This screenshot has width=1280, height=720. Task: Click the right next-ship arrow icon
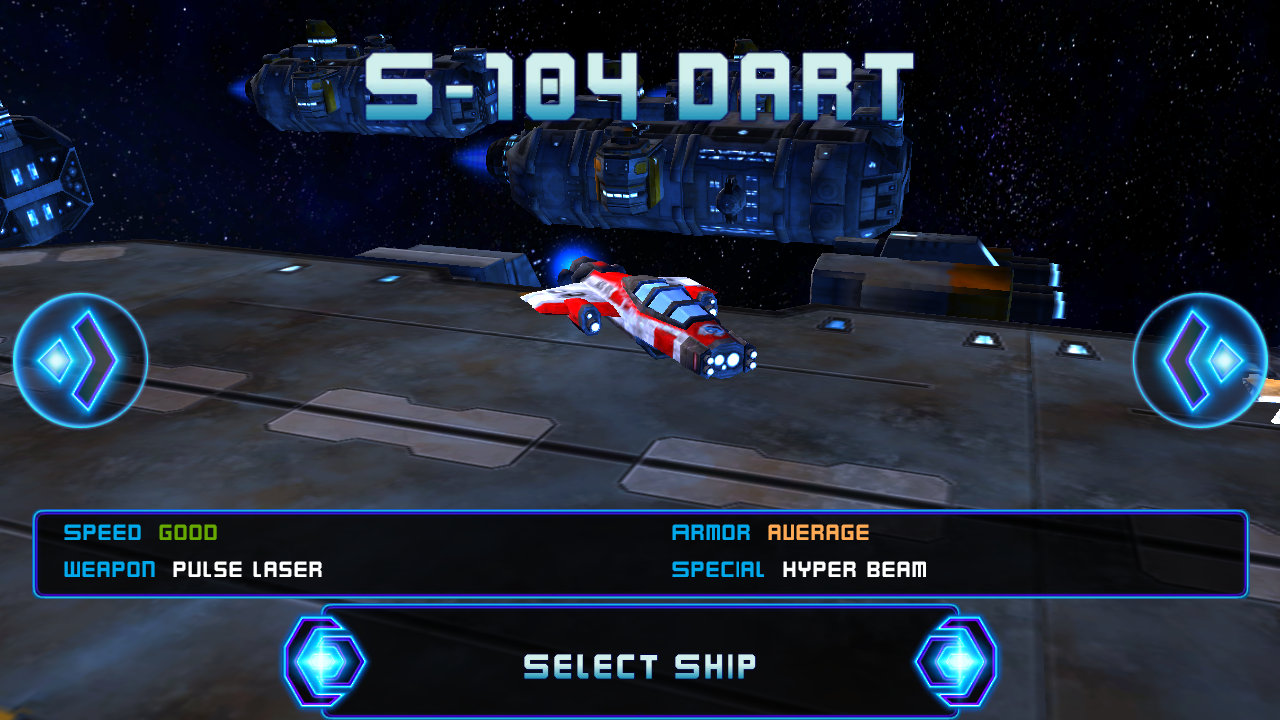(x=1199, y=360)
